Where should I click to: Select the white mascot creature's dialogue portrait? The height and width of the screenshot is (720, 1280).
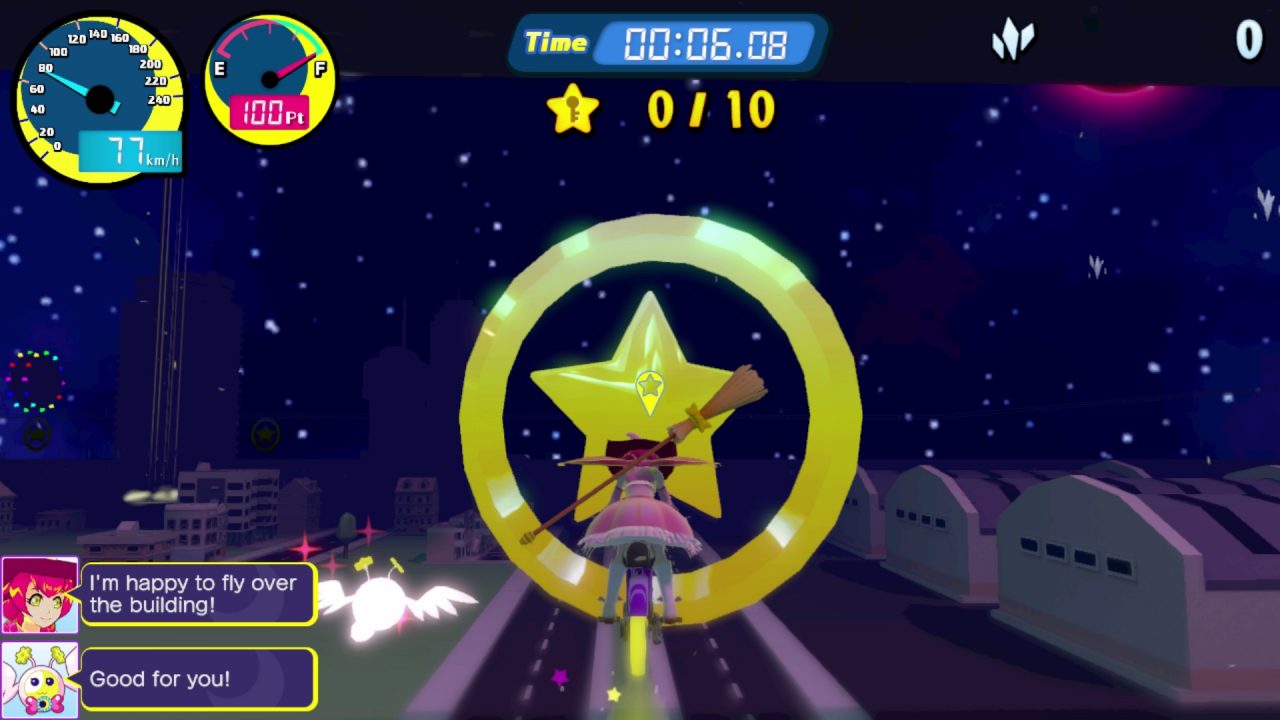click(40, 680)
